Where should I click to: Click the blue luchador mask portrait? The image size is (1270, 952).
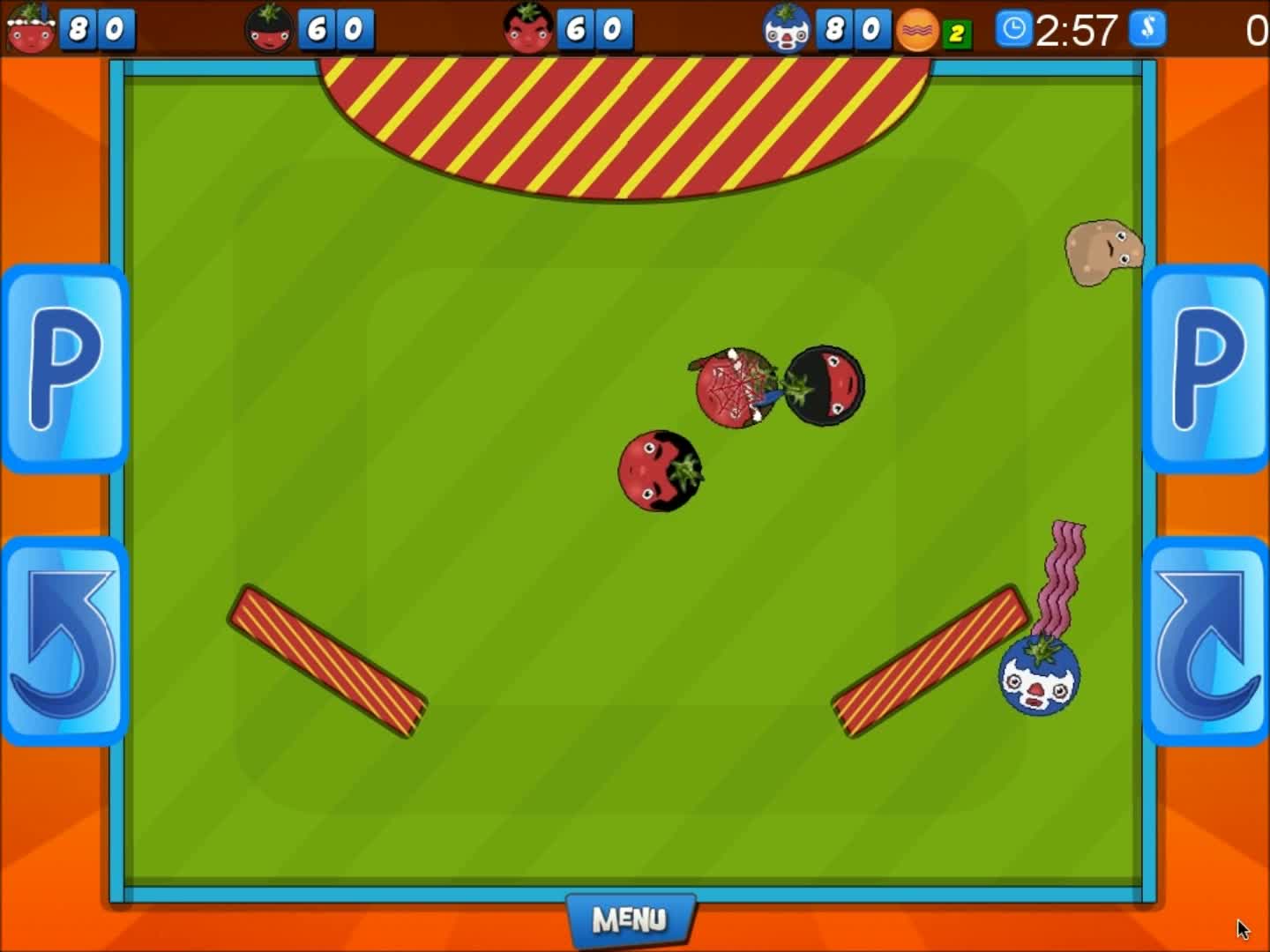[788, 29]
